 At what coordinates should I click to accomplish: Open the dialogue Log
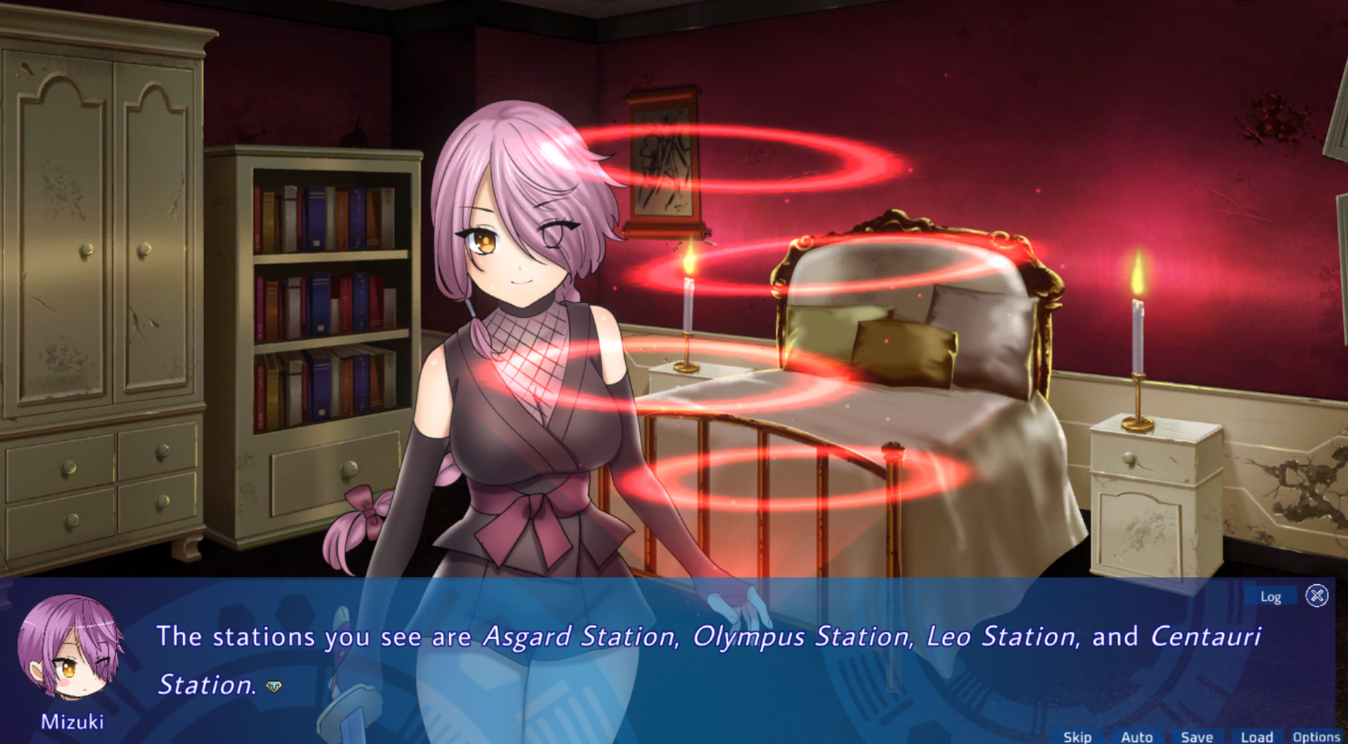1271,596
